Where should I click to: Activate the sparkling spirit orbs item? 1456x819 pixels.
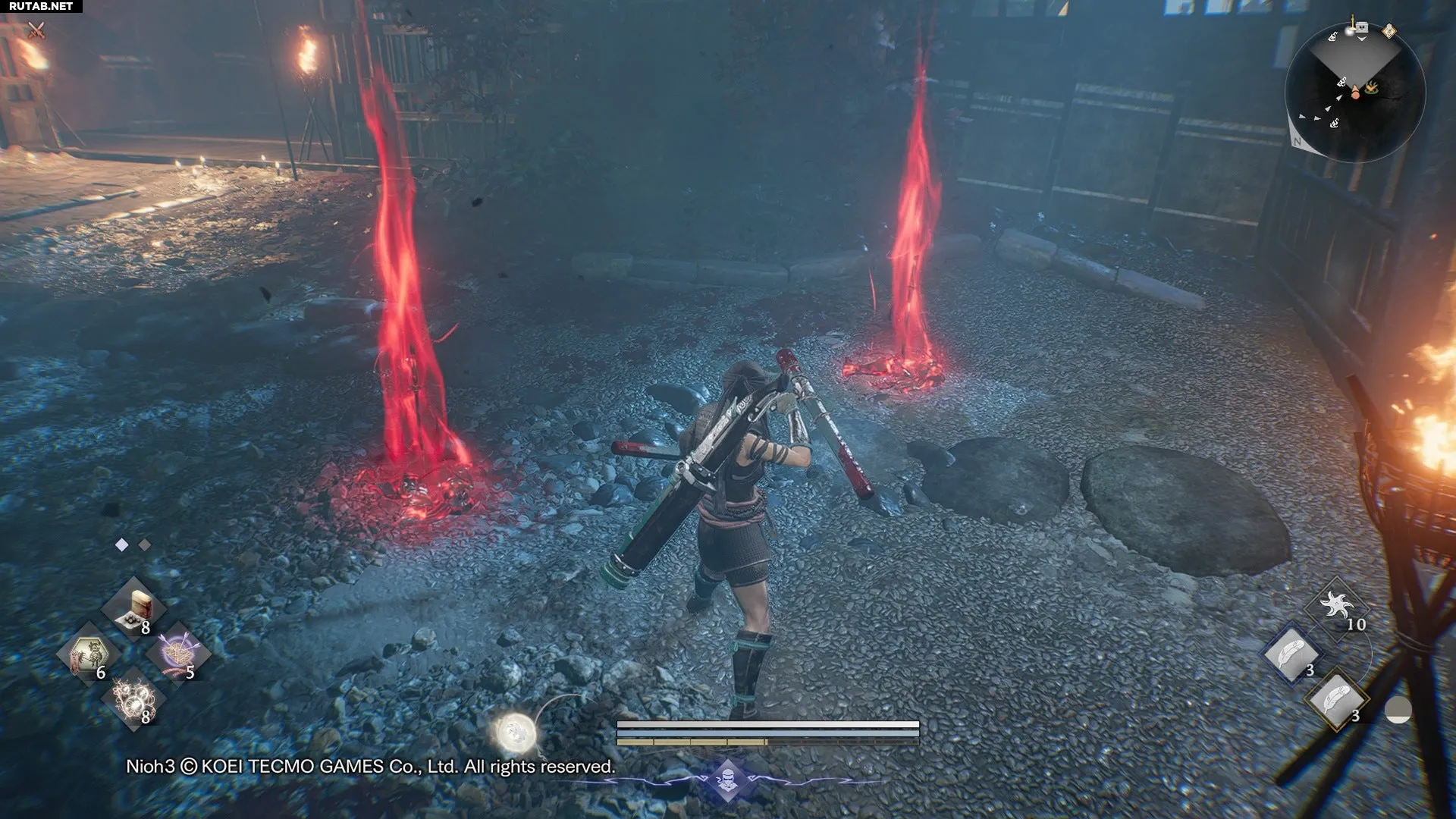pos(134,698)
